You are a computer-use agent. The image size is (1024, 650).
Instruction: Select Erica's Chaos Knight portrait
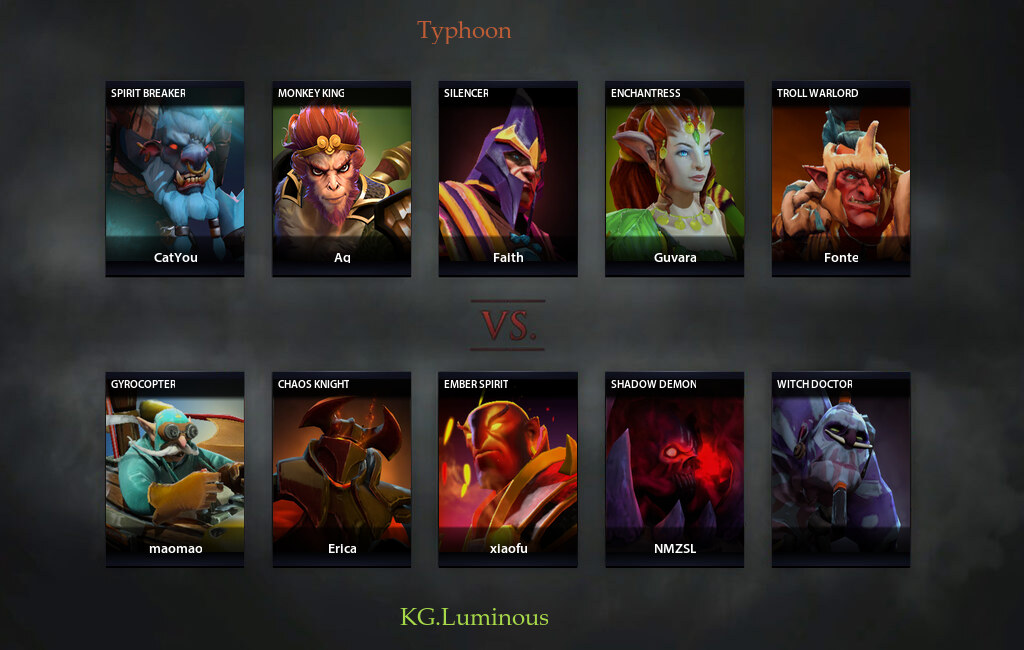tap(342, 469)
